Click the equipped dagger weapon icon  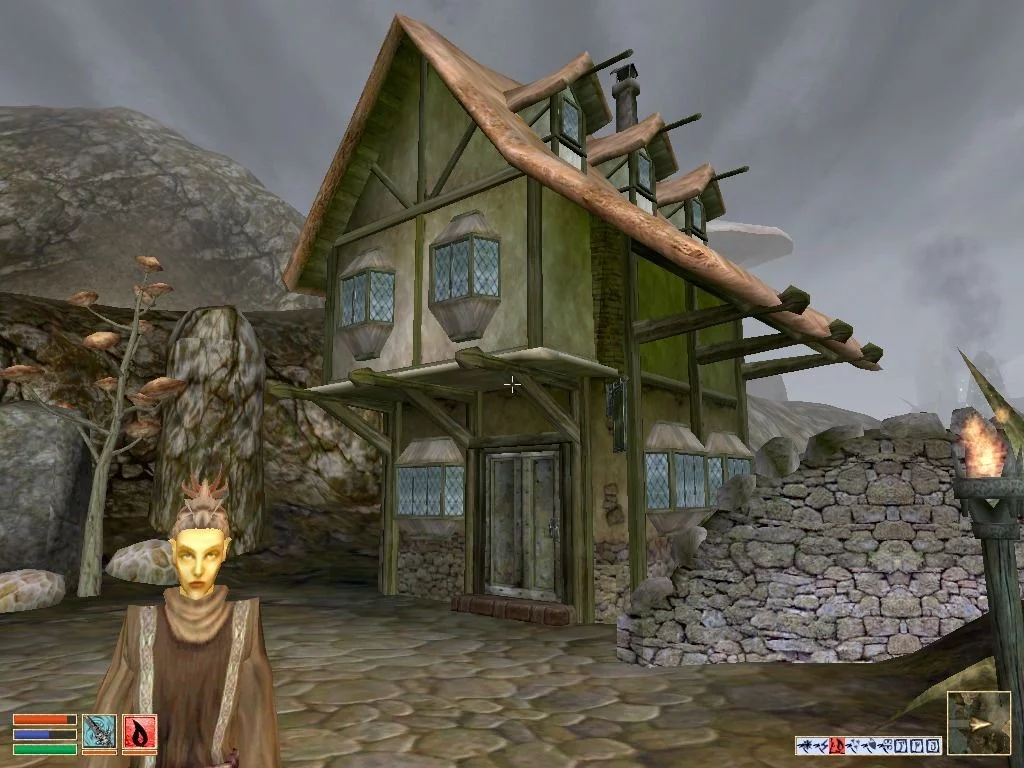point(99,733)
